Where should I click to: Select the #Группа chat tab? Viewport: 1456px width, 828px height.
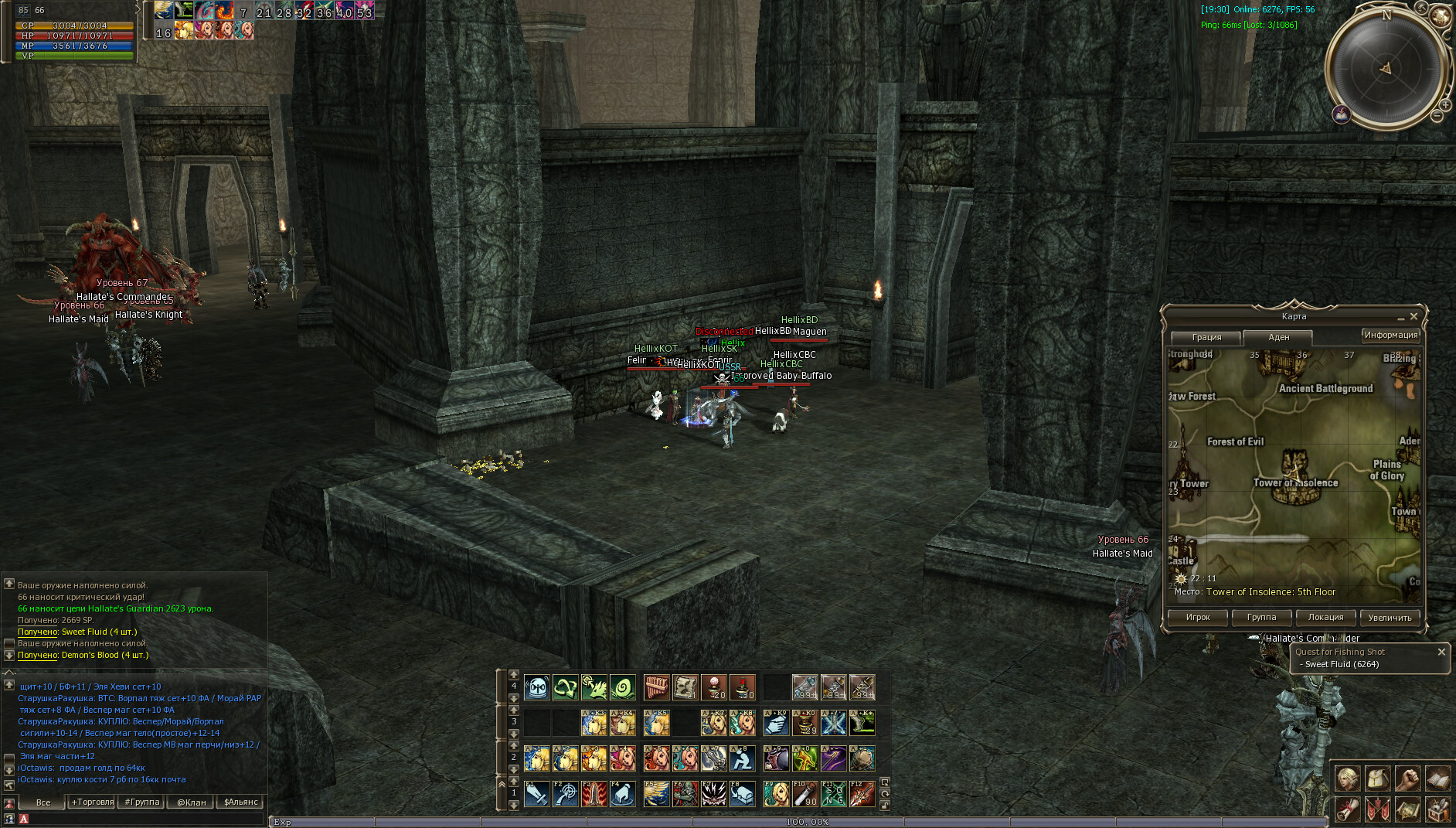pos(142,802)
